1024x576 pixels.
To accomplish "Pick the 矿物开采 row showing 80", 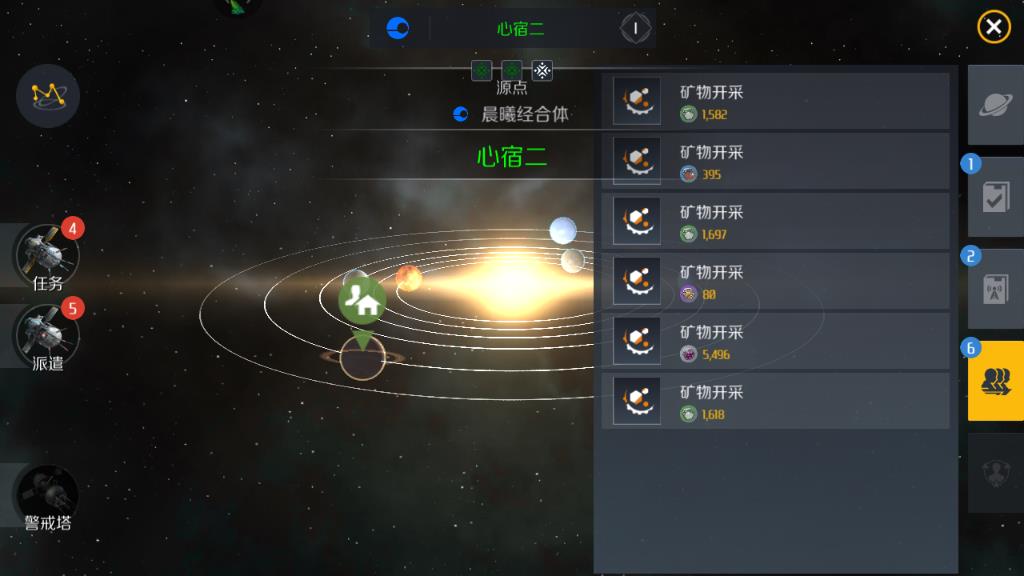I will 775,282.
